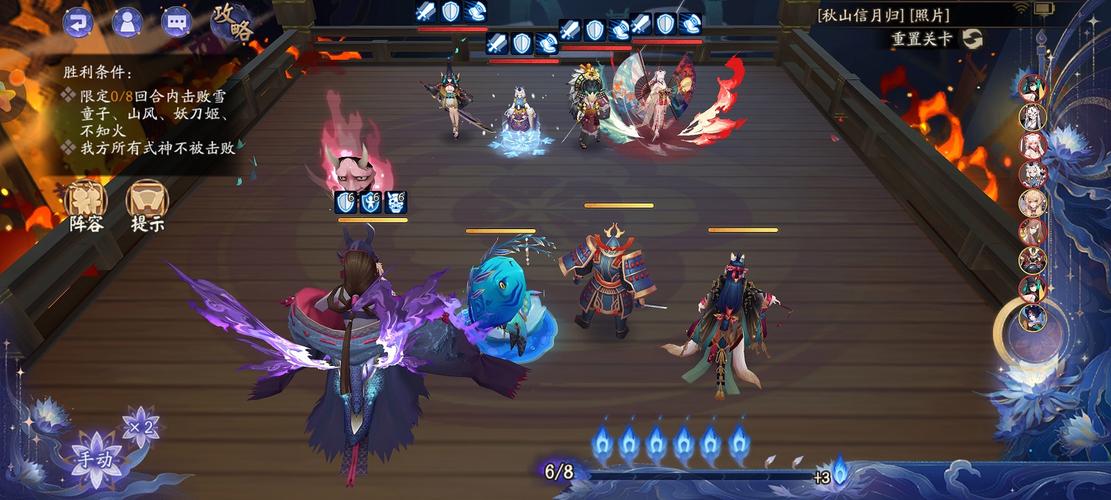Tap the back arrow button
The image size is (1111, 500).
tap(78, 21)
